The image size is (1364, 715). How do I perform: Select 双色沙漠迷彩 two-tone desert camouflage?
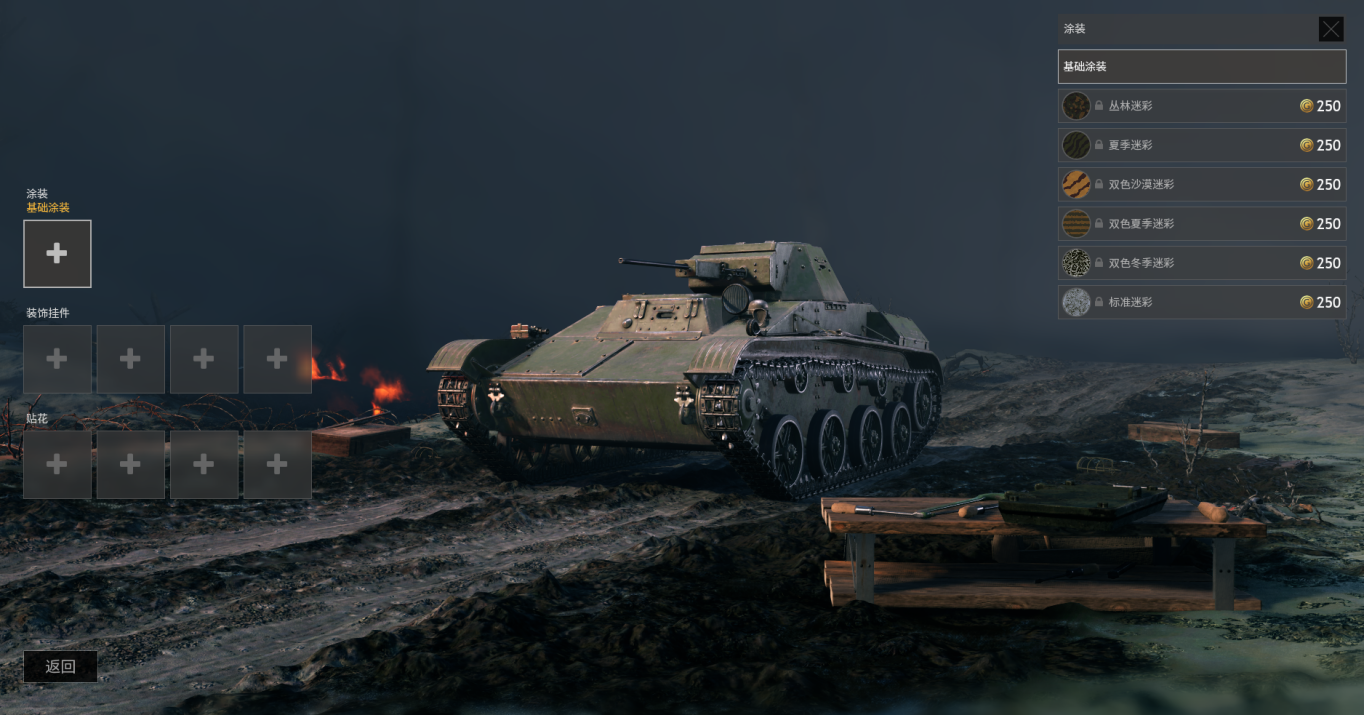point(1201,185)
